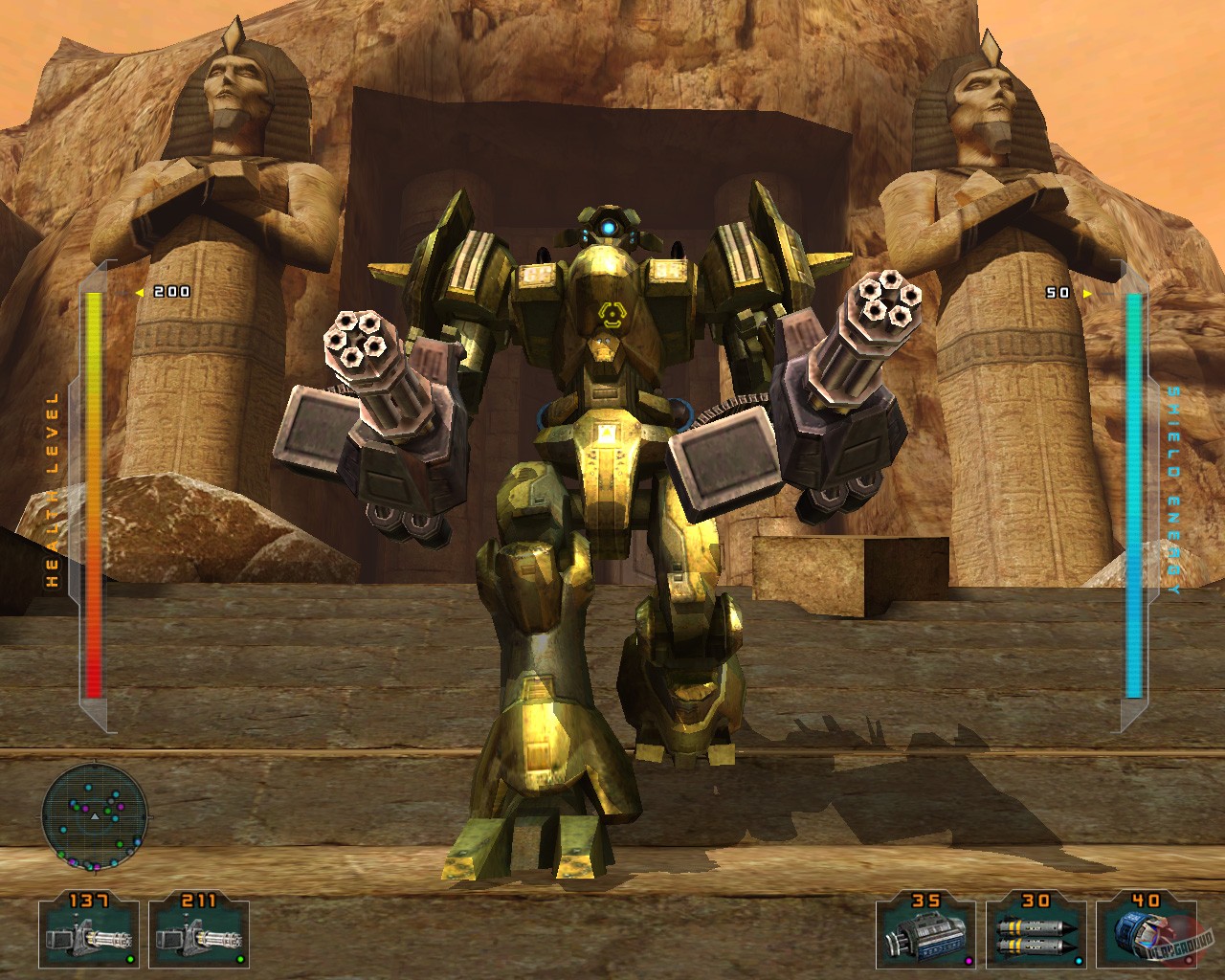Expand the health gauge frame on the left edge
This screenshot has height=980, width=1225.
(x=93, y=493)
